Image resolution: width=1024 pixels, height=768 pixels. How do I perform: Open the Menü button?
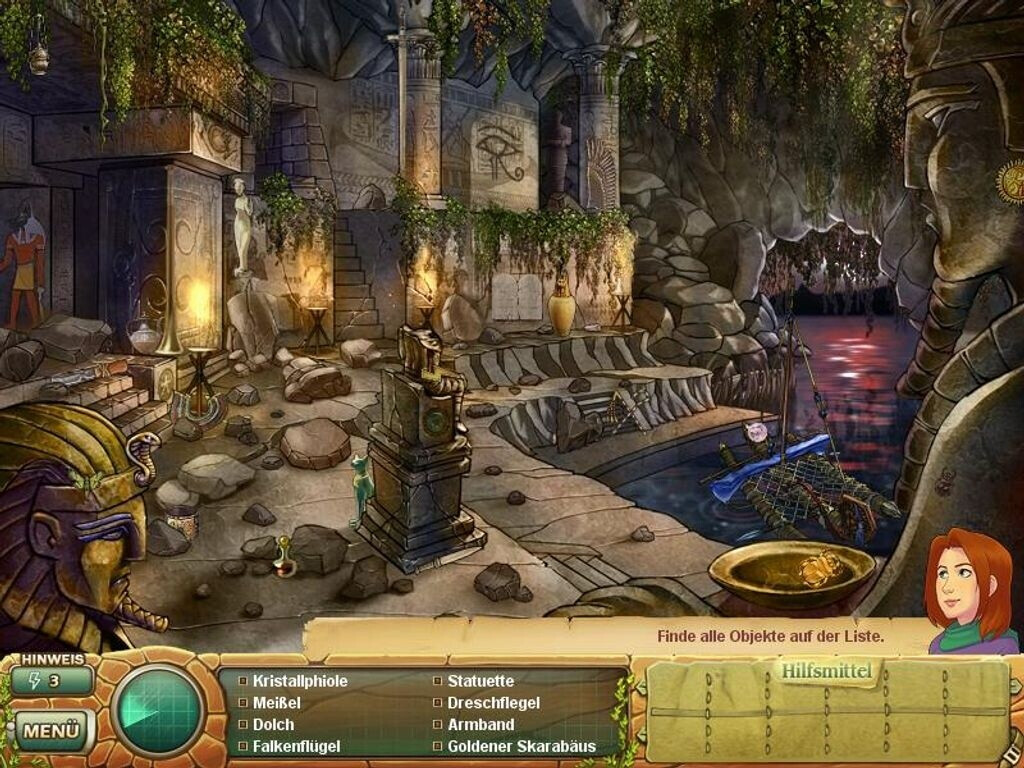click(51, 730)
